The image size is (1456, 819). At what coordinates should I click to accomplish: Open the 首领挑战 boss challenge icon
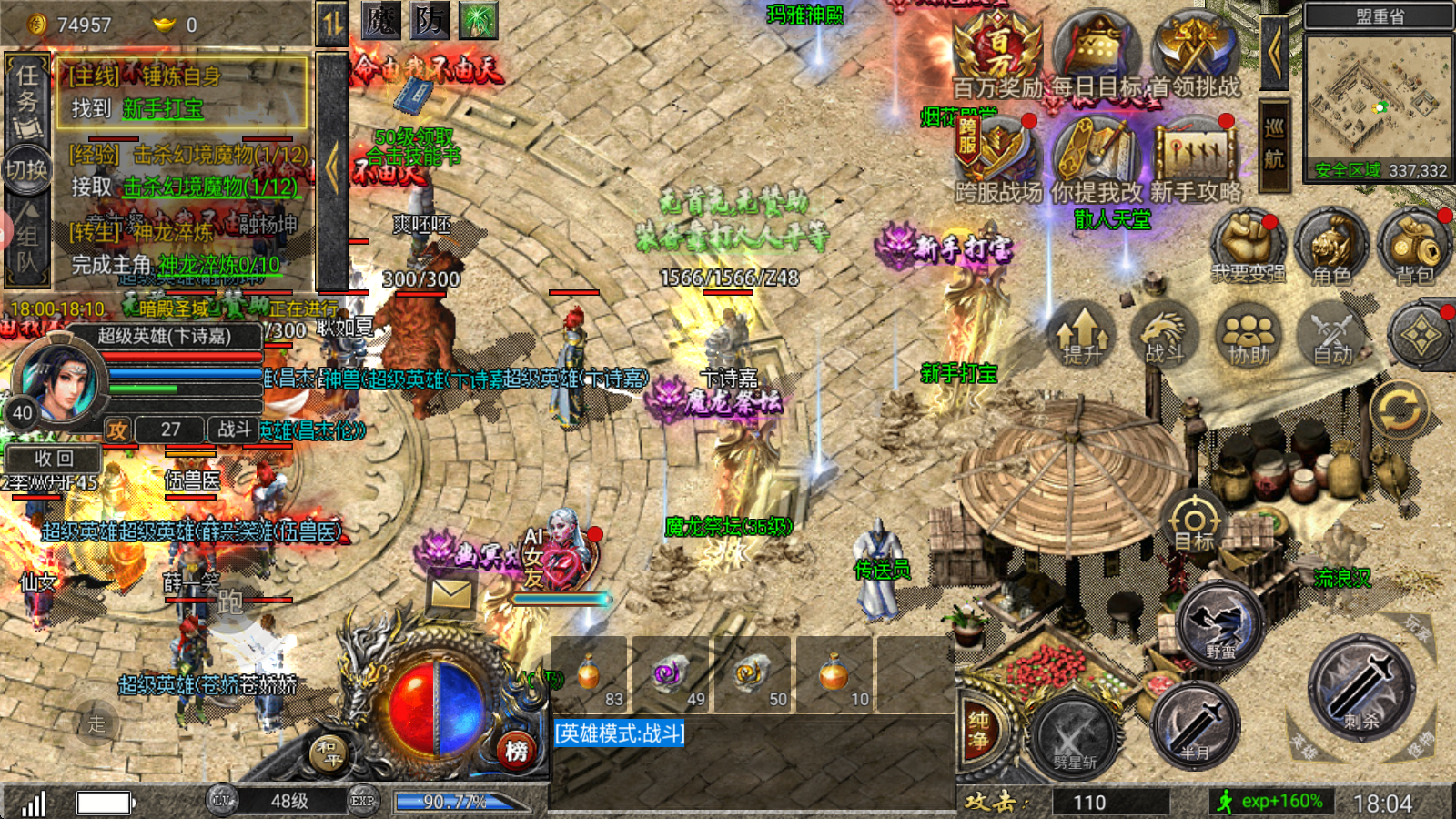tap(1195, 53)
